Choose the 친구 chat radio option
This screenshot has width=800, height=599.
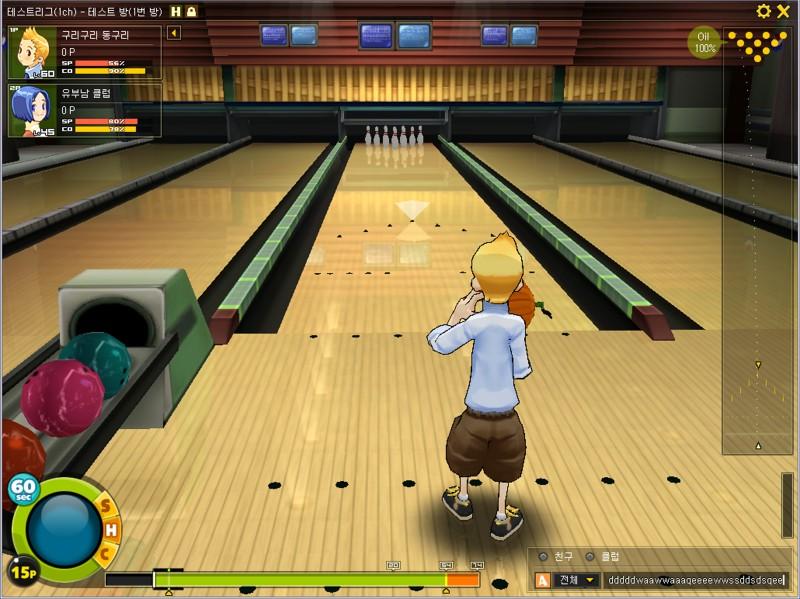pos(544,557)
